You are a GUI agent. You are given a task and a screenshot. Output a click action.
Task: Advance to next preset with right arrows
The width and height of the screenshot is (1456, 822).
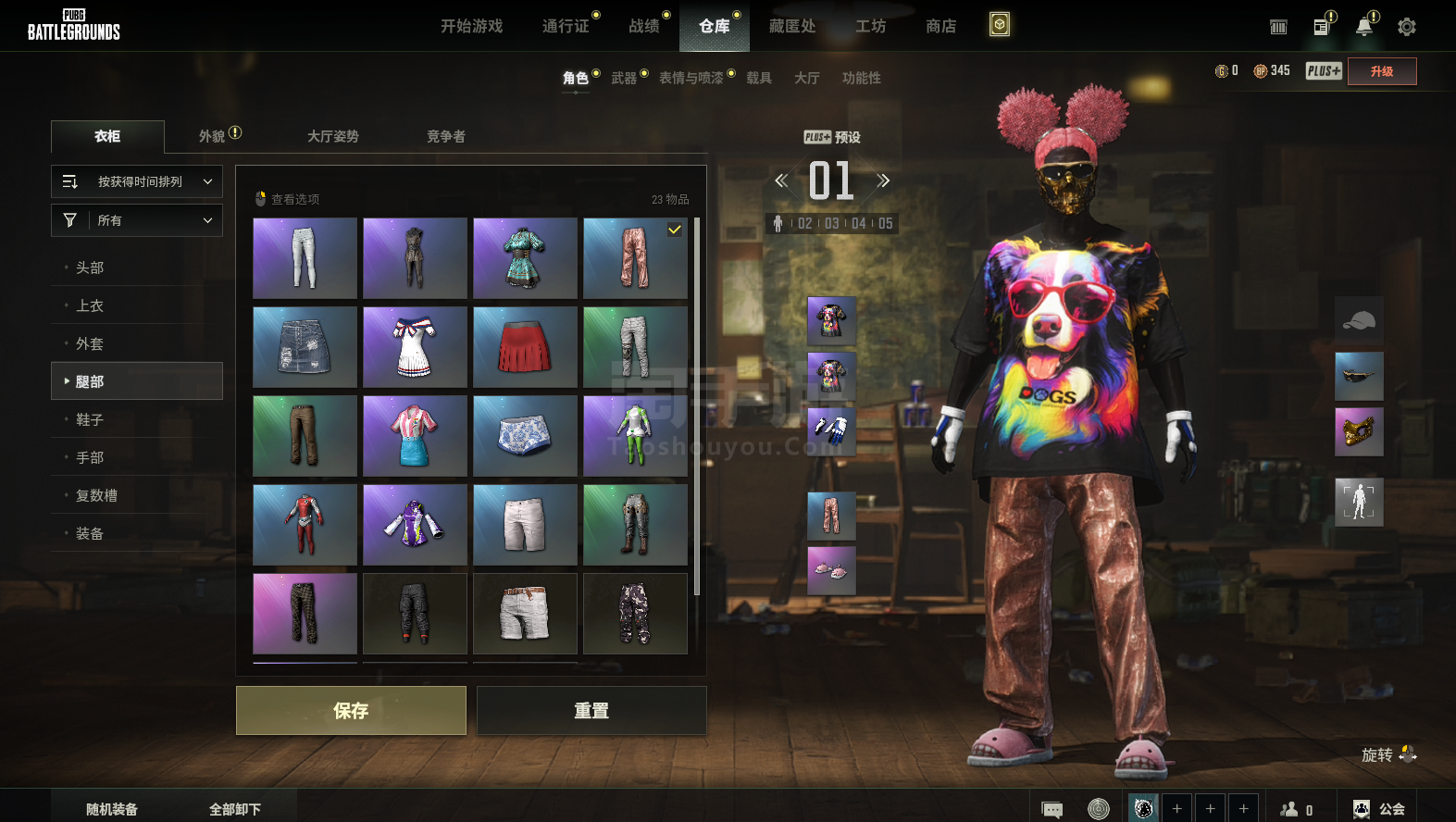883,181
